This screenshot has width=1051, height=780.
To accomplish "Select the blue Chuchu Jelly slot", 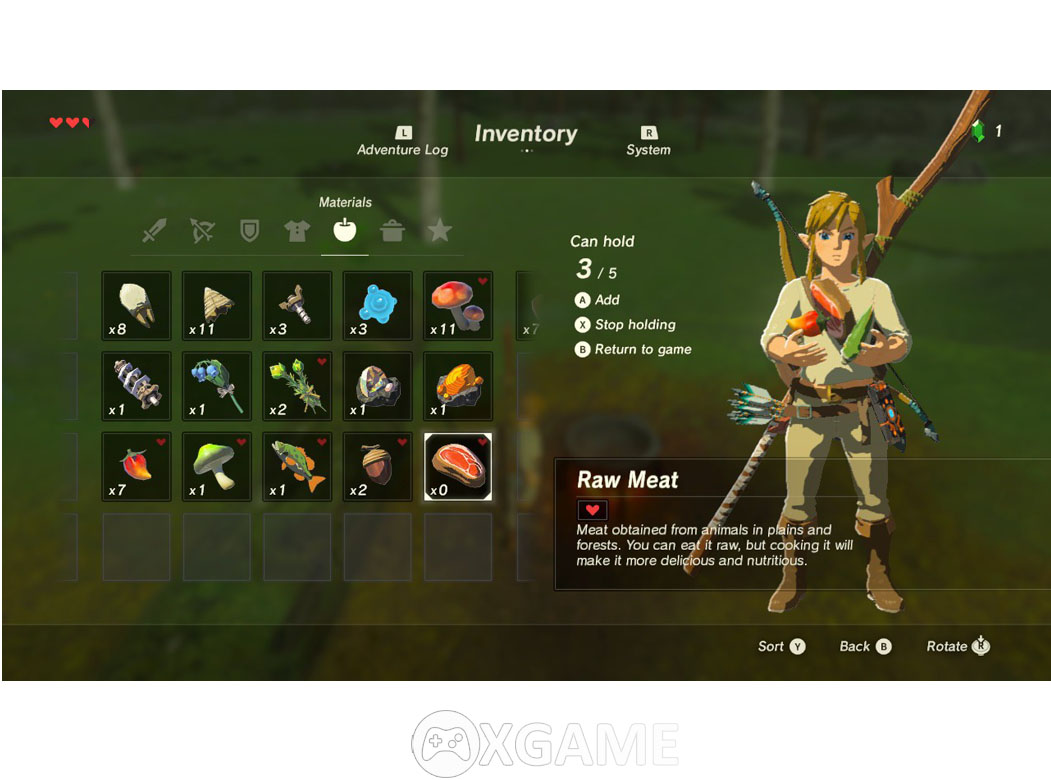I will [378, 305].
